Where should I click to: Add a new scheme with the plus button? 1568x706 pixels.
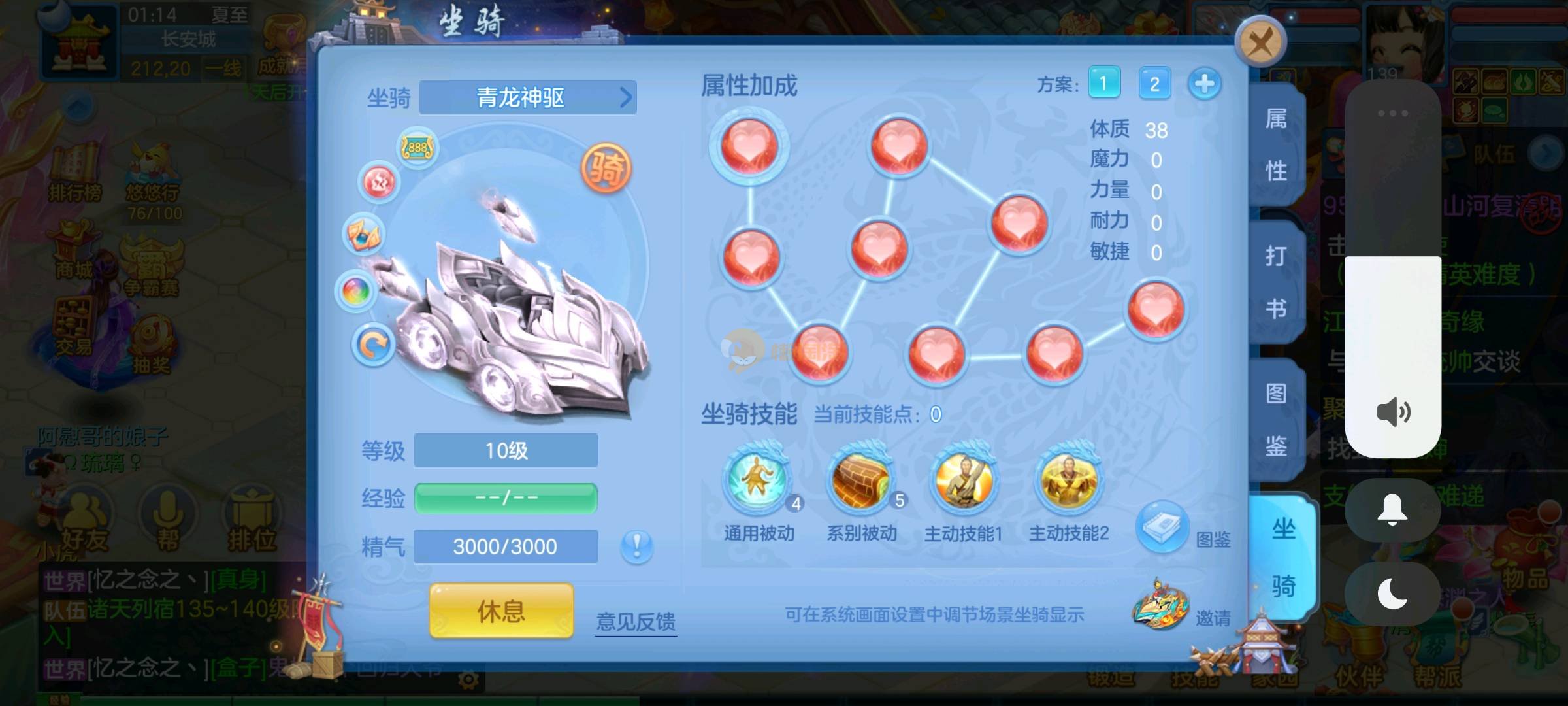[x=1204, y=84]
